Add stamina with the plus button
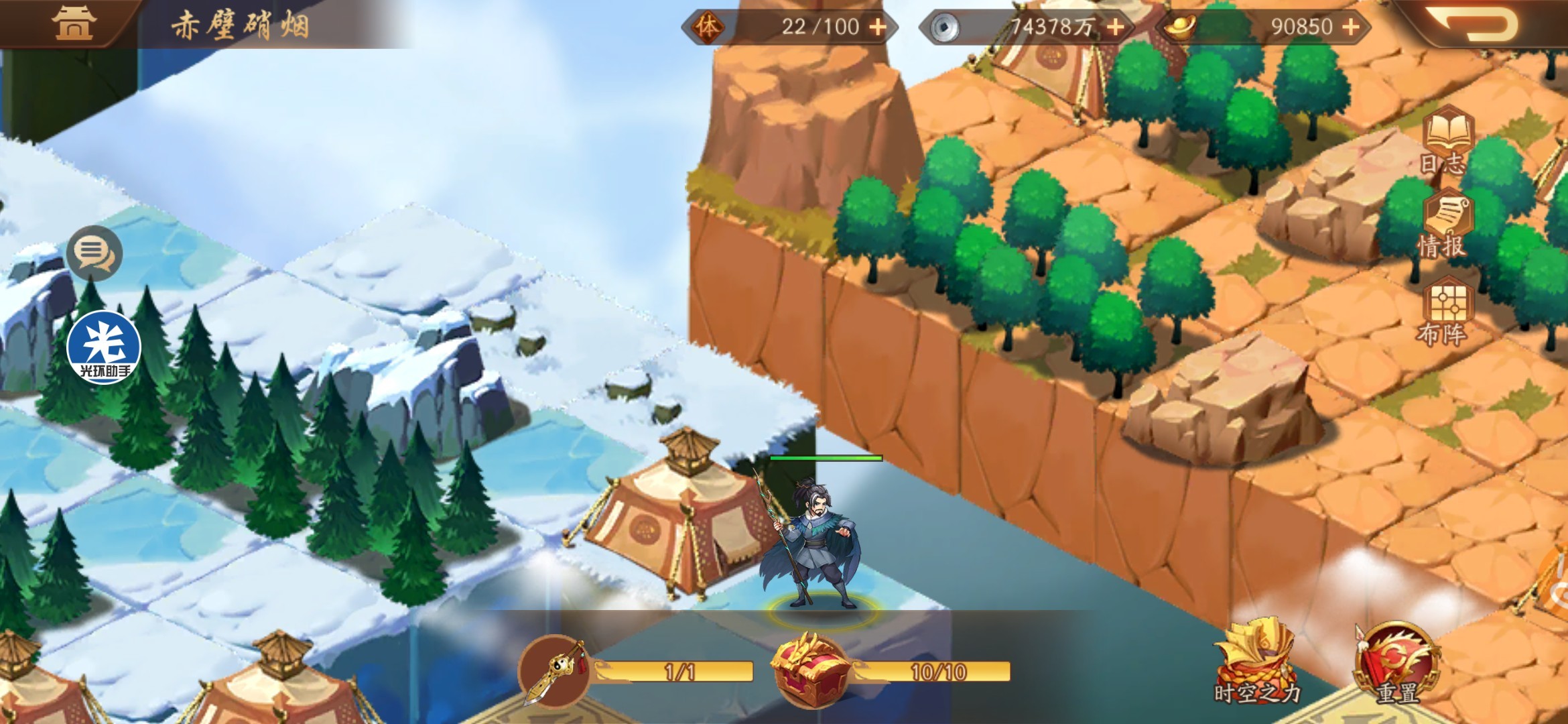 pos(877,27)
